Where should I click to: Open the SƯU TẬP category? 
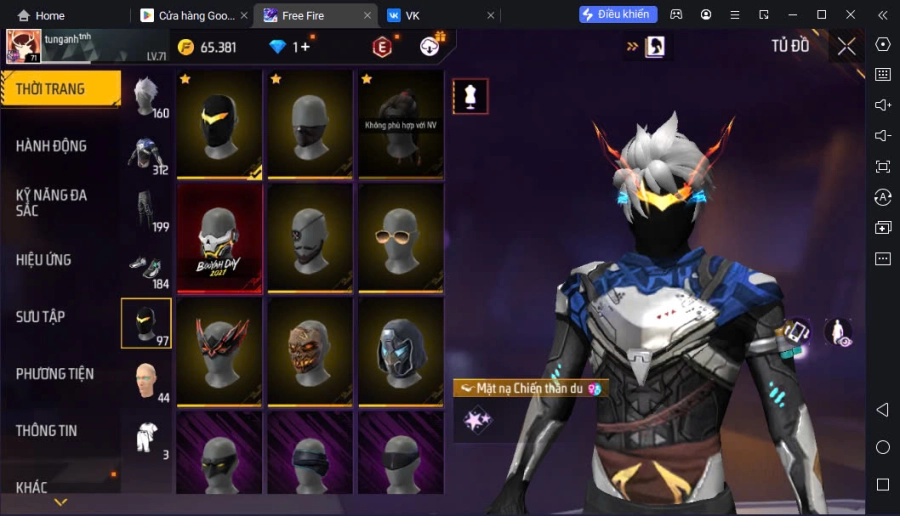coord(60,317)
